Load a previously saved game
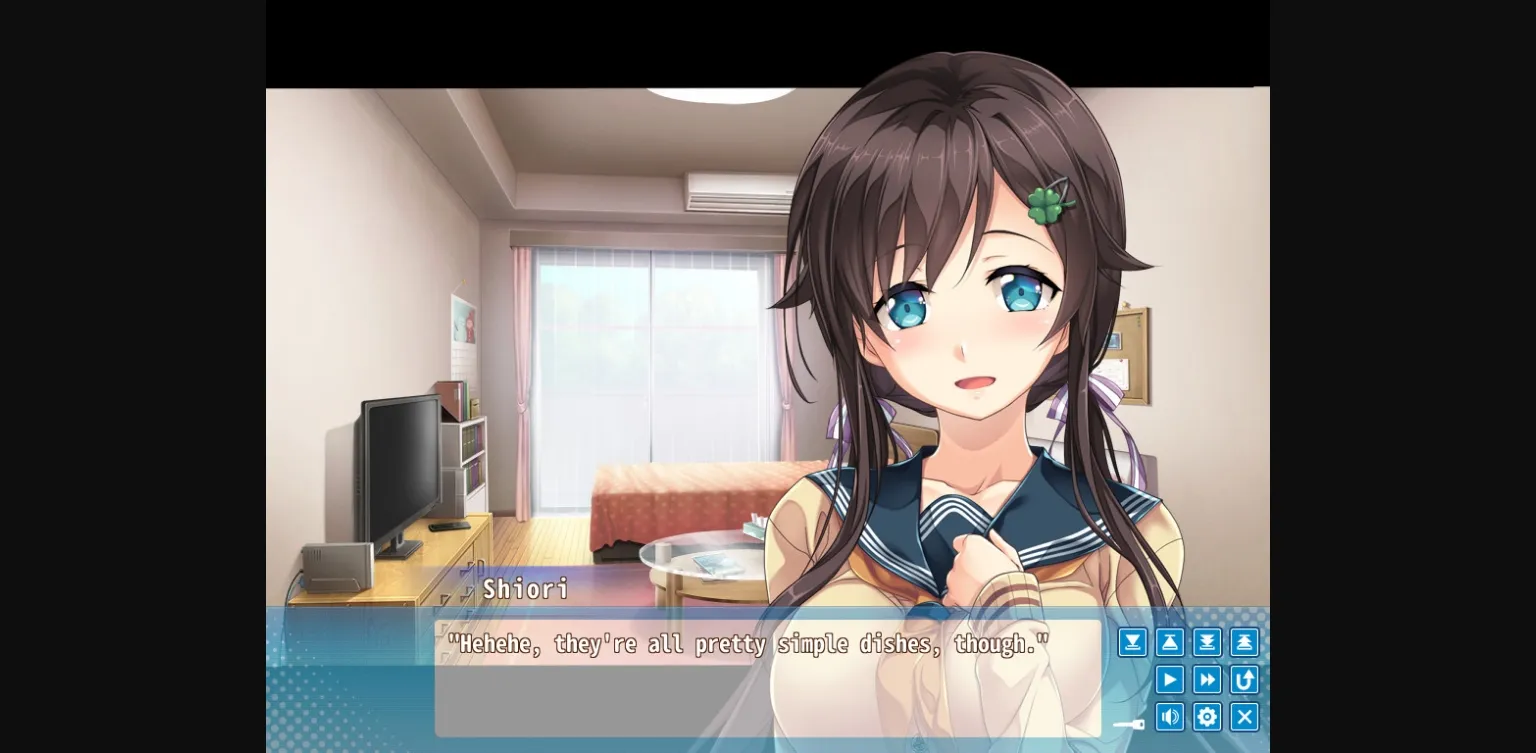This screenshot has height=753, width=1536. (1170, 642)
